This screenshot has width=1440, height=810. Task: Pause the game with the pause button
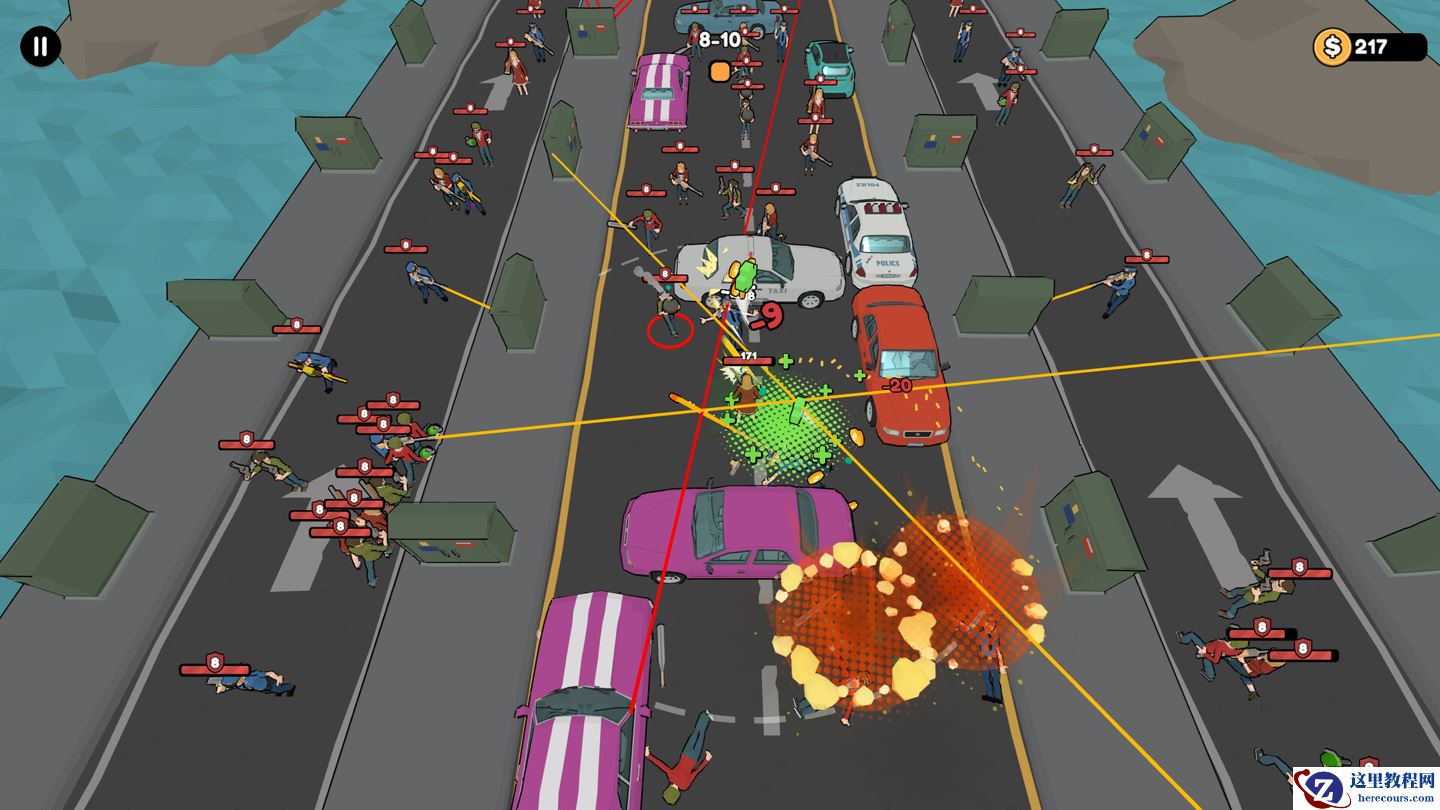[40, 47]
